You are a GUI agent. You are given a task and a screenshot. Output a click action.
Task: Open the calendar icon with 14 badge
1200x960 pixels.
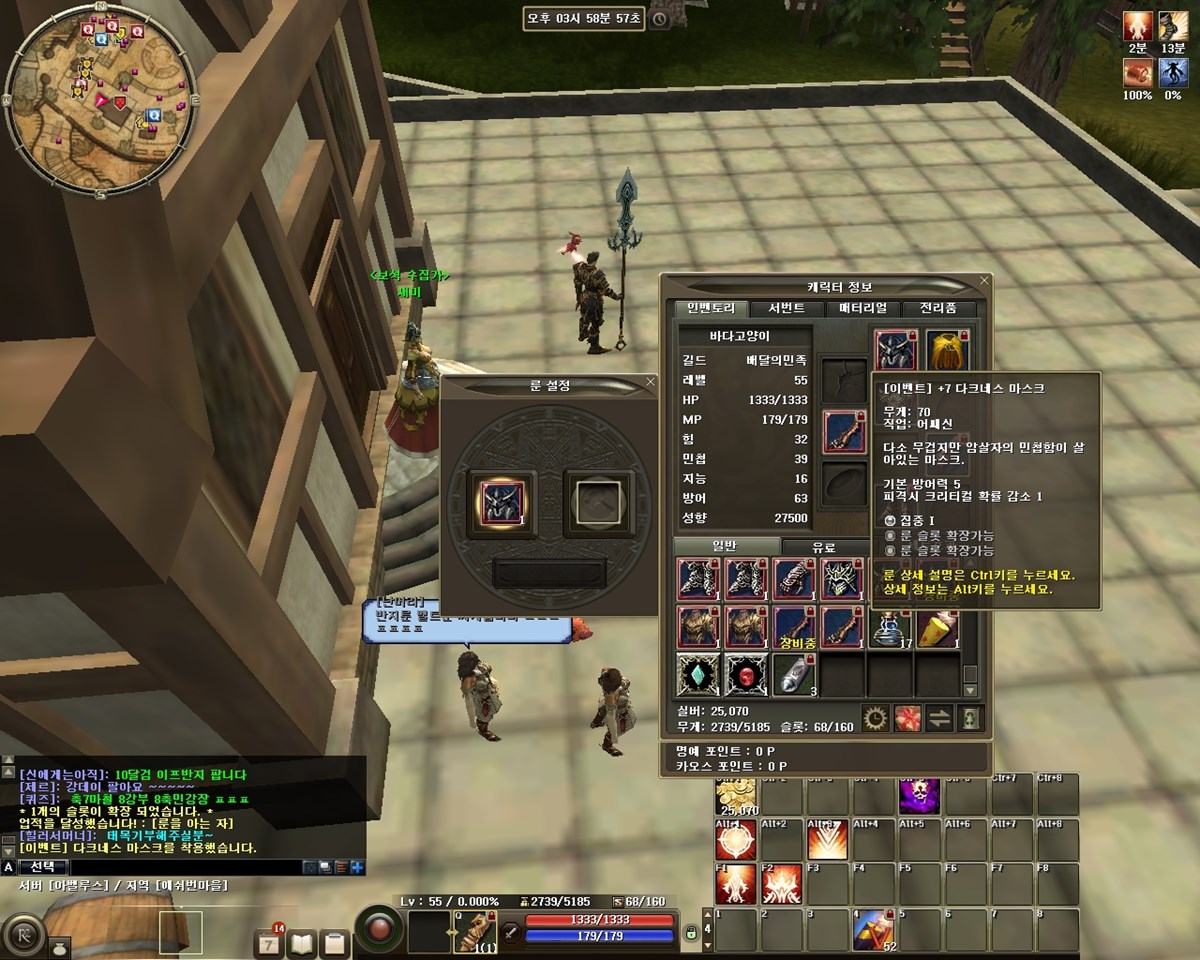click(x=270, y=942)
